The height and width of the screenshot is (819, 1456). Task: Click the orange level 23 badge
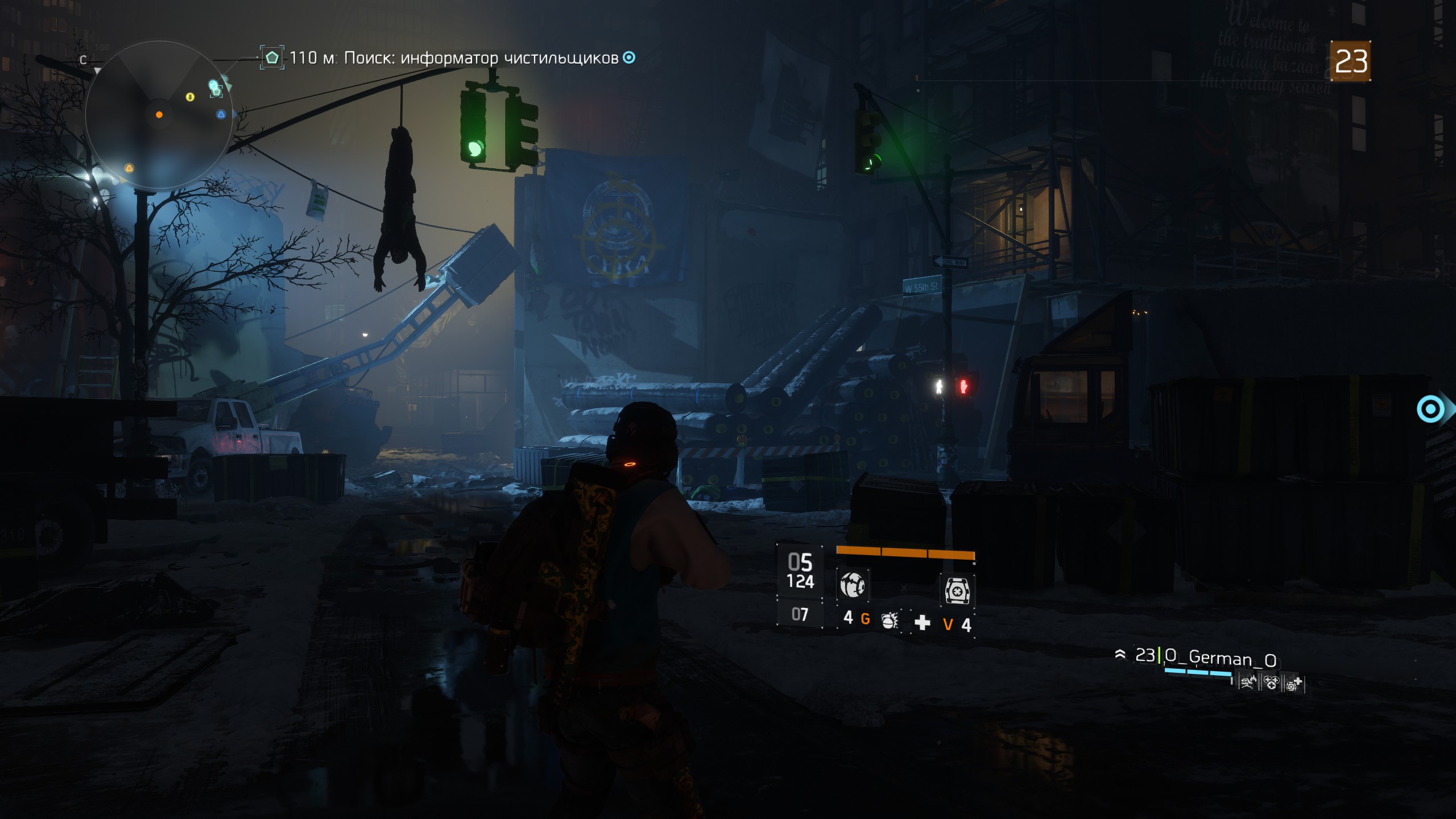[x=1351, y=61]
